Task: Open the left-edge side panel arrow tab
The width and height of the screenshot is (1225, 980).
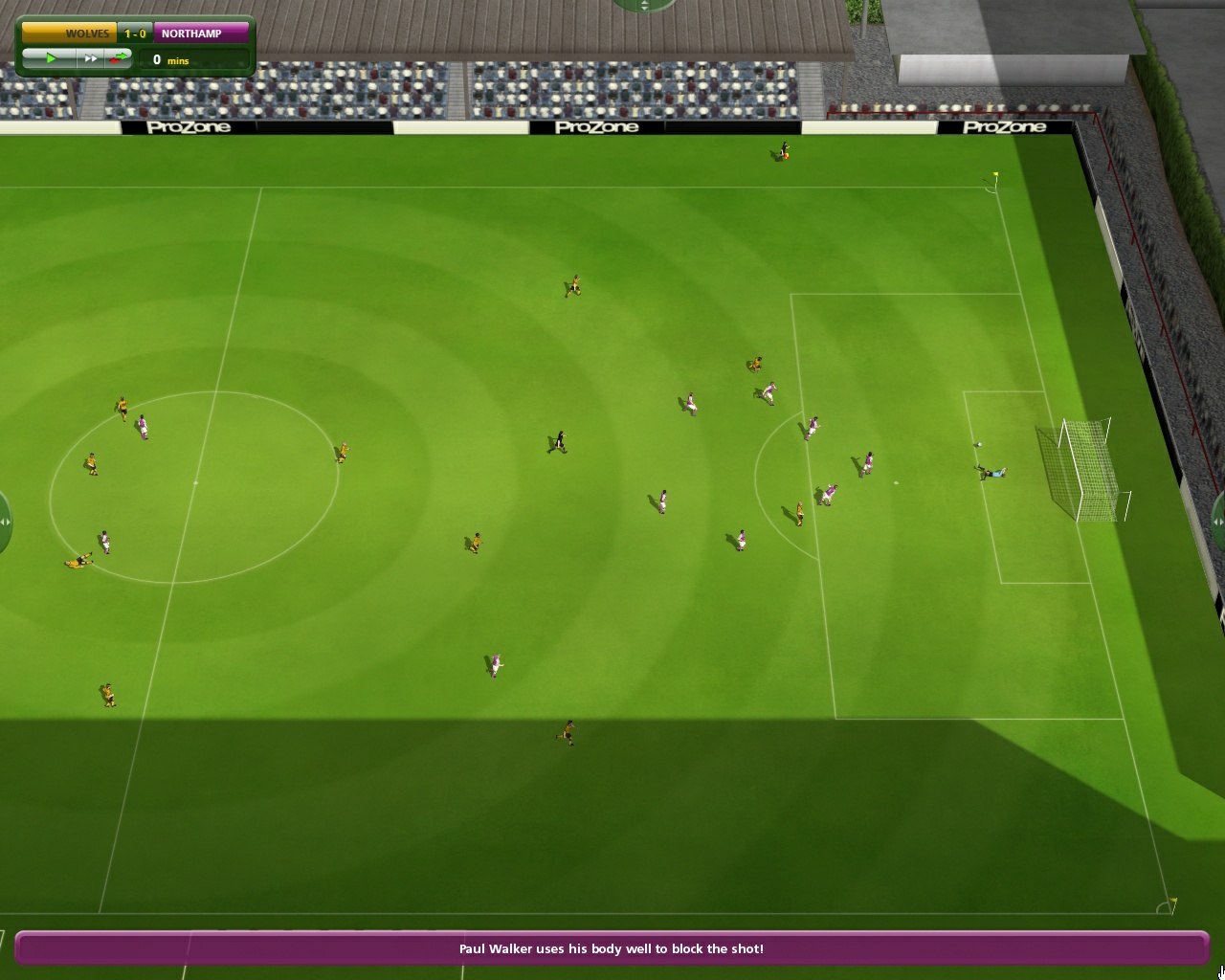Action: pyautogui.click(x=6, y=522)
